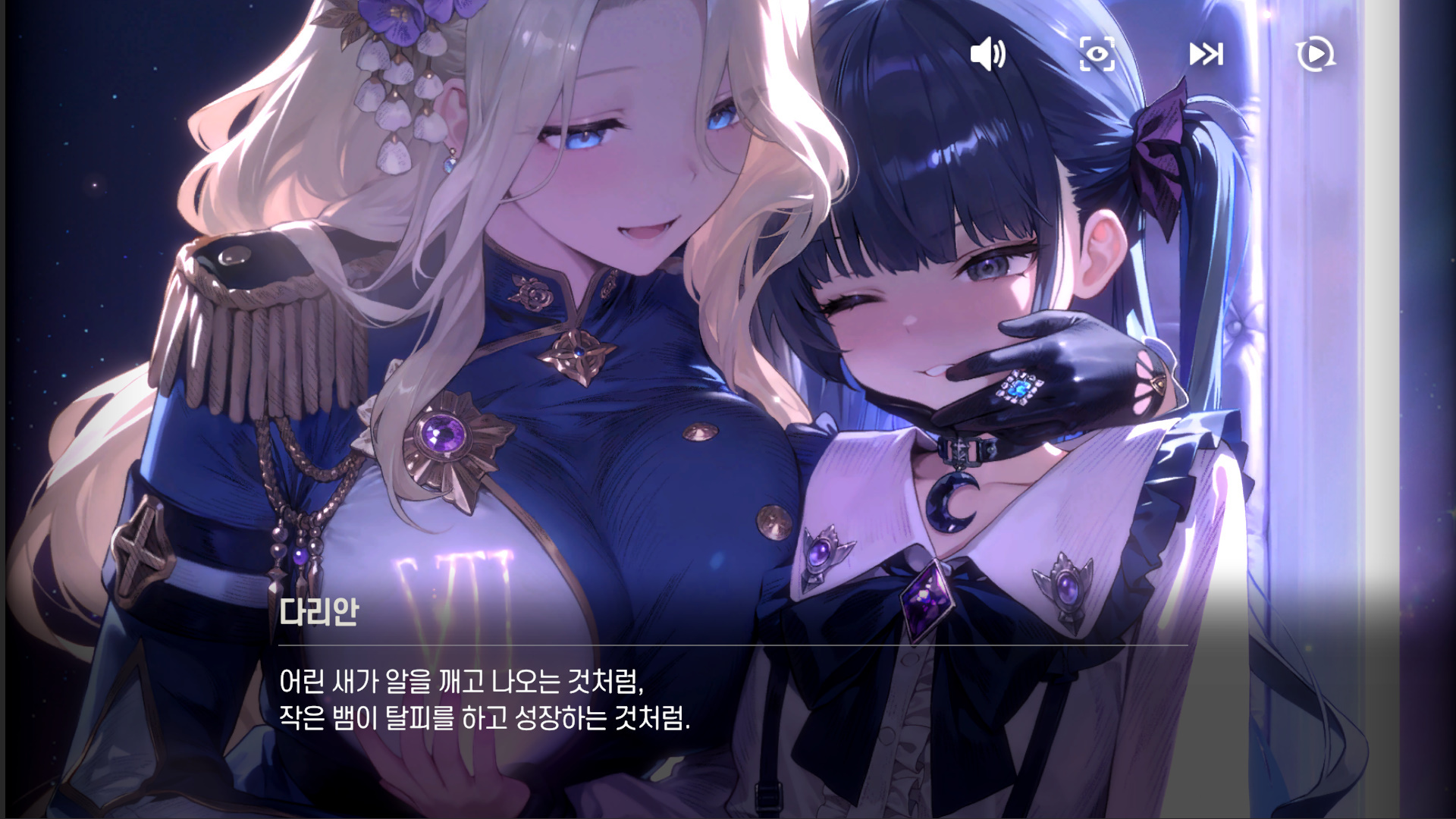Toggle UI visibility for a clean screenshot
The height and width of the screenshot is (819, 1456).
(x=1097, y=54)
